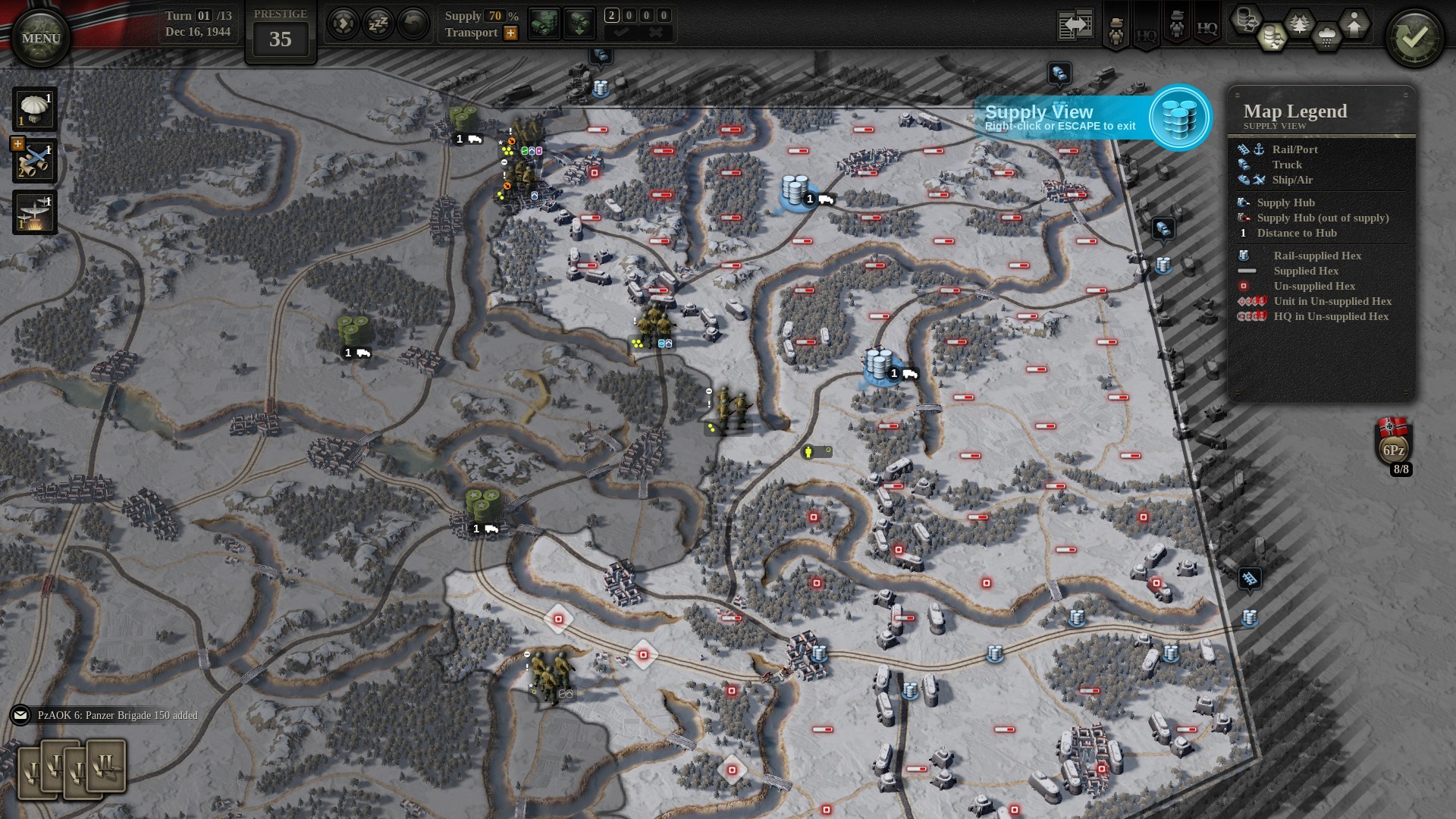Viewport: 1456px width, 819px height.
Task: Click the supply trucks and barrels icon
Action: 544,24
